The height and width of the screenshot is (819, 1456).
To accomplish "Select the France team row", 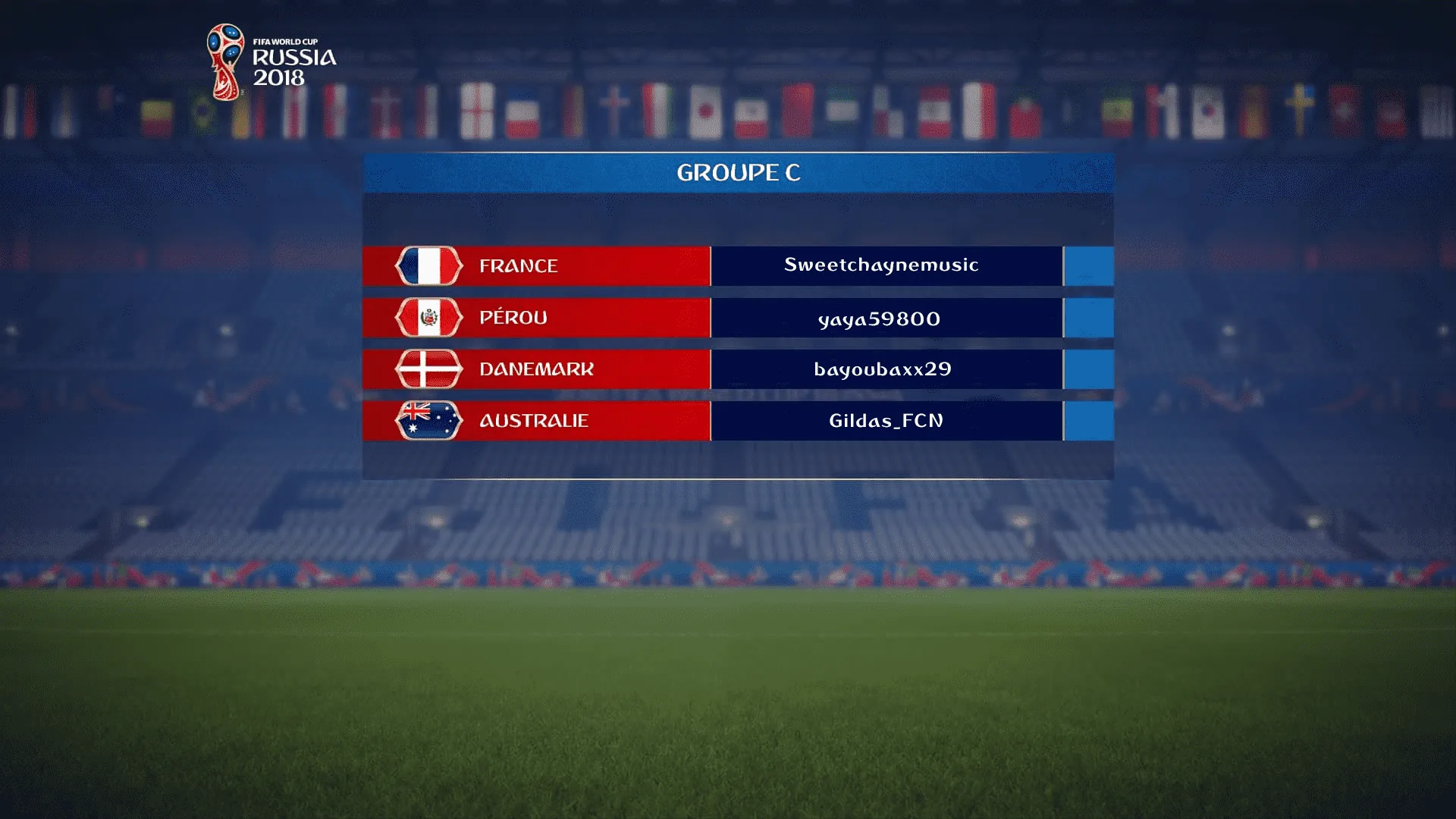I will 536,266.
